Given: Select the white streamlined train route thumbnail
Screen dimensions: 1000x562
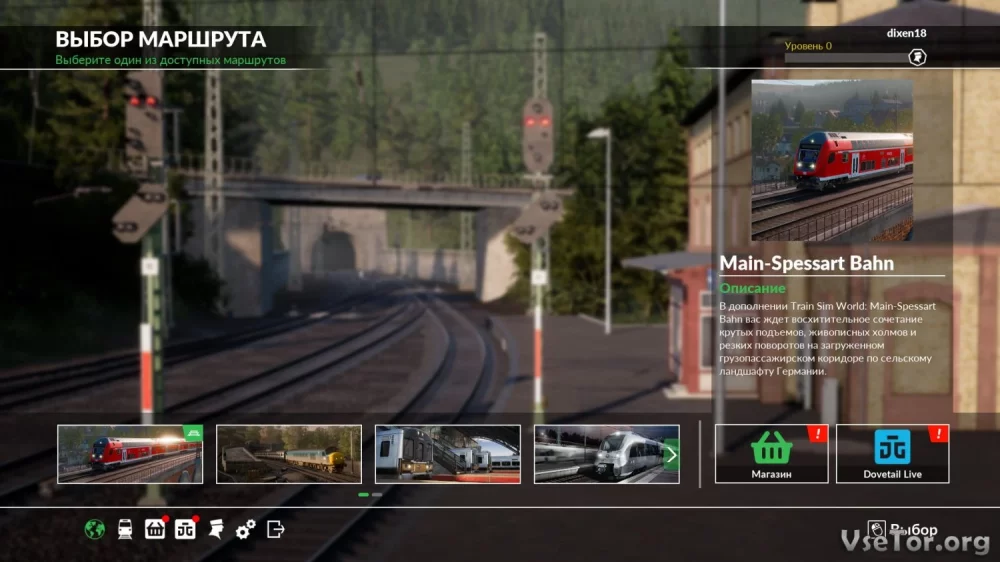Looking at the screenshot, I should point(600,455).
